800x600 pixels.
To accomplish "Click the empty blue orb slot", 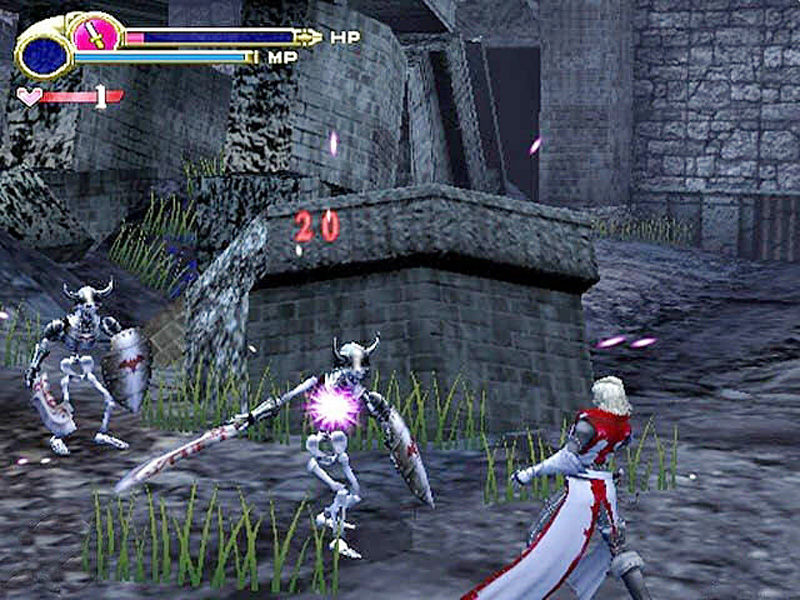I will [x=44, y=56].
